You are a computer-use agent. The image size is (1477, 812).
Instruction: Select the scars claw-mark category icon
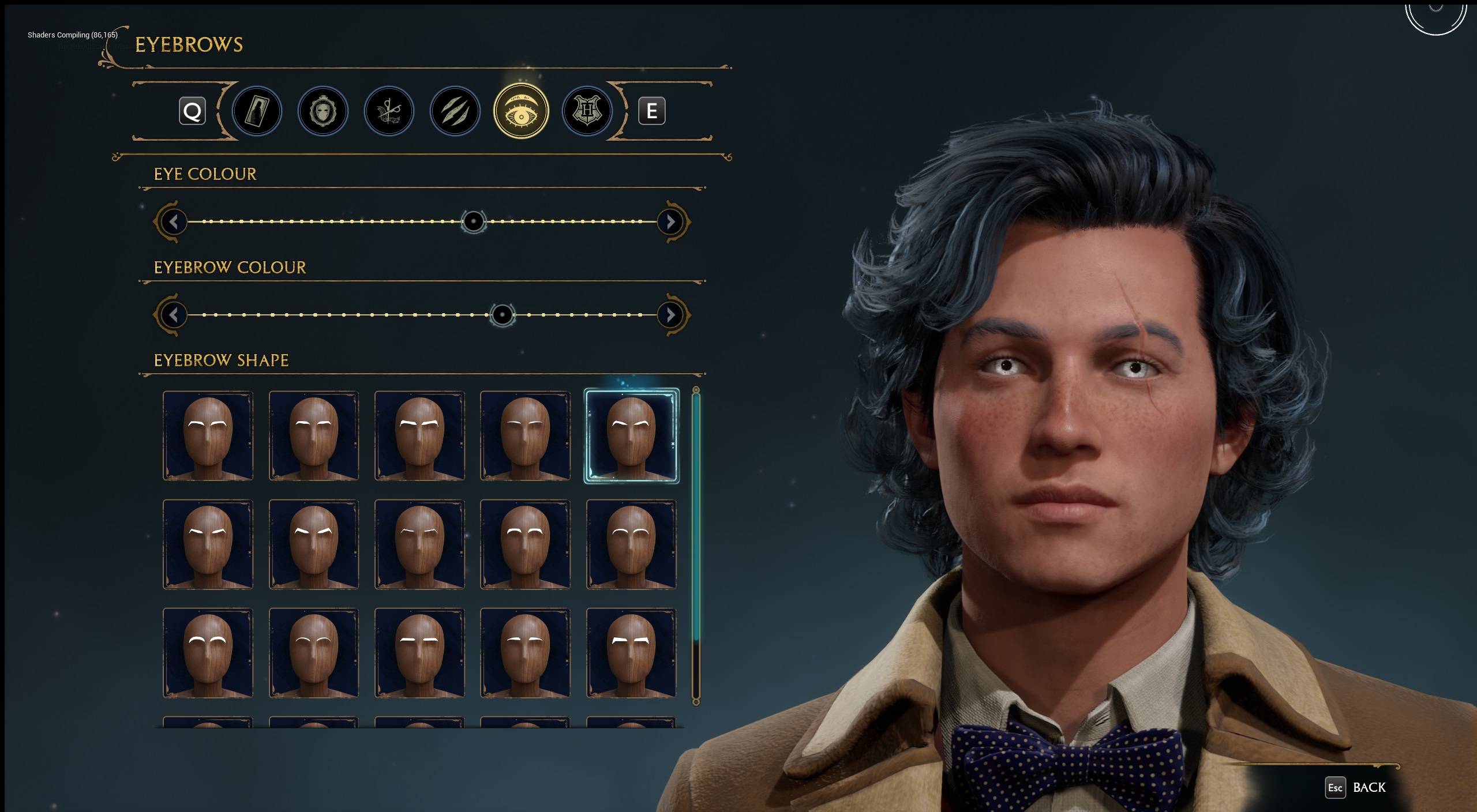click(x=455, y=111)
